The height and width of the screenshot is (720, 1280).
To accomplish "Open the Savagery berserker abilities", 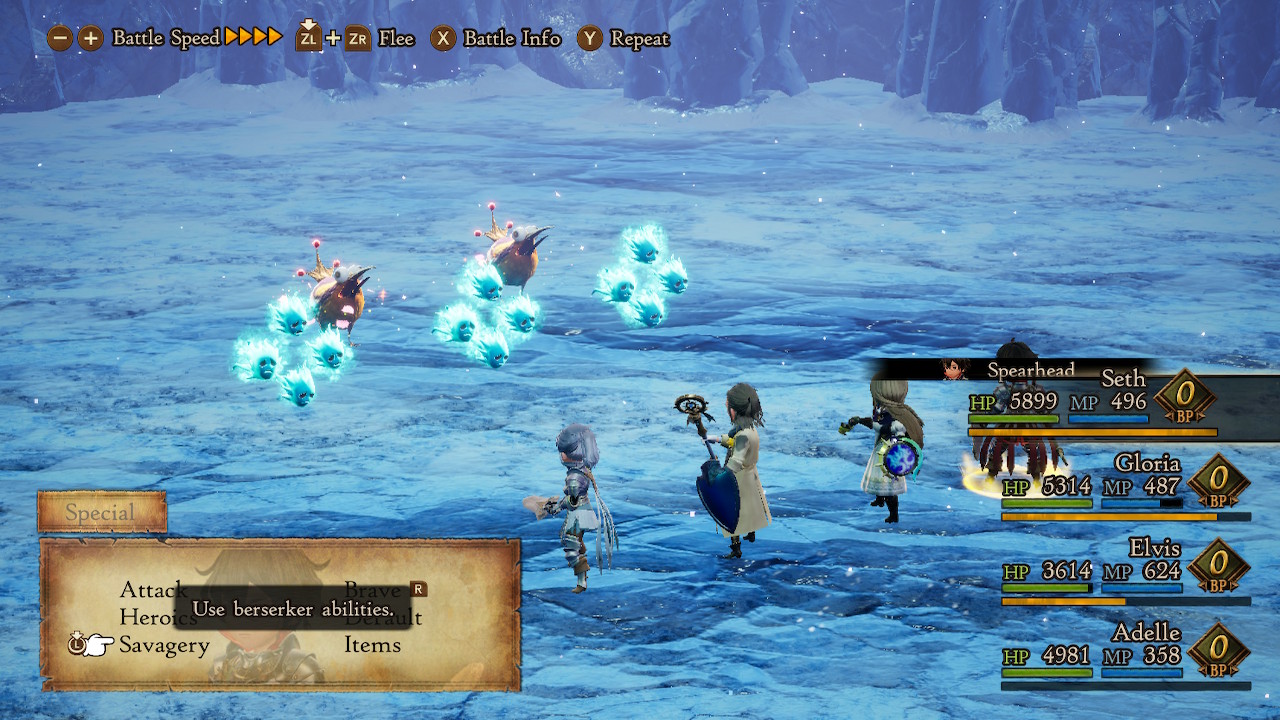I will pos(164,645).
